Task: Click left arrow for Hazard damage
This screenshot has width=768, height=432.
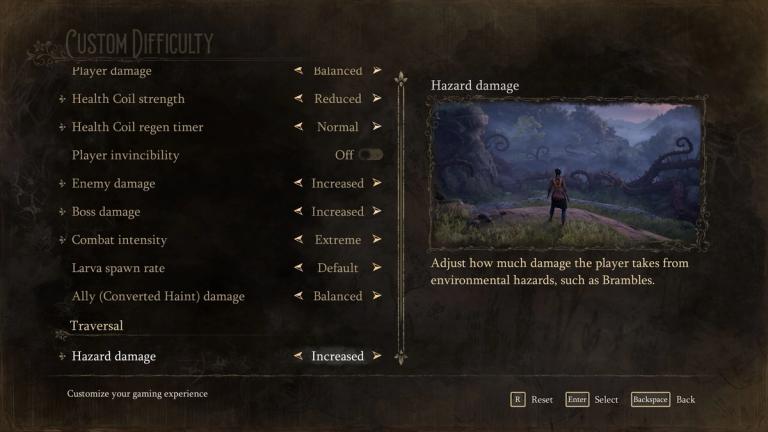Action: click(299, 356)
